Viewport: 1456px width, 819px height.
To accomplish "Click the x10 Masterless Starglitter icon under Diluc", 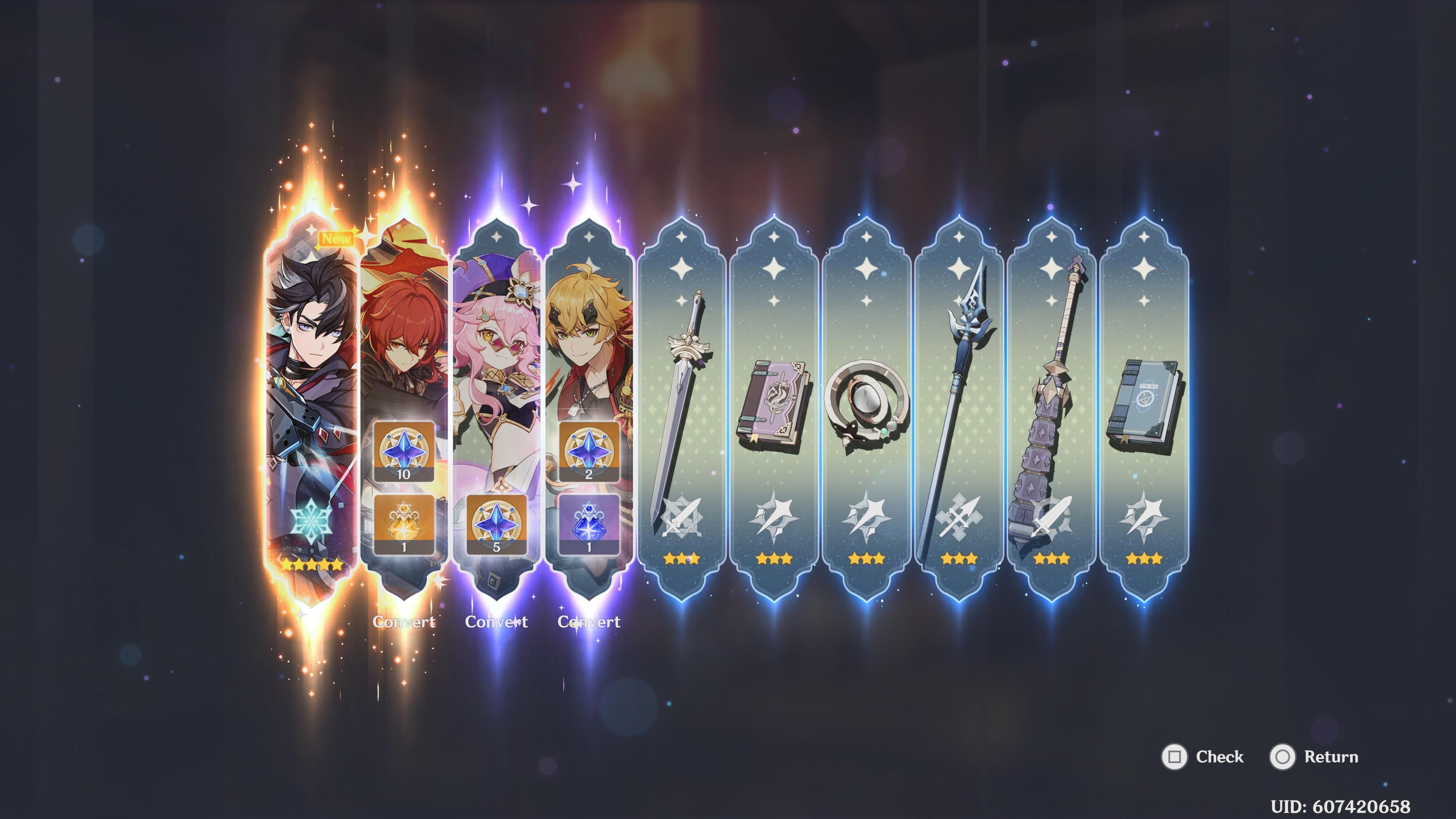I will point(404,452).
